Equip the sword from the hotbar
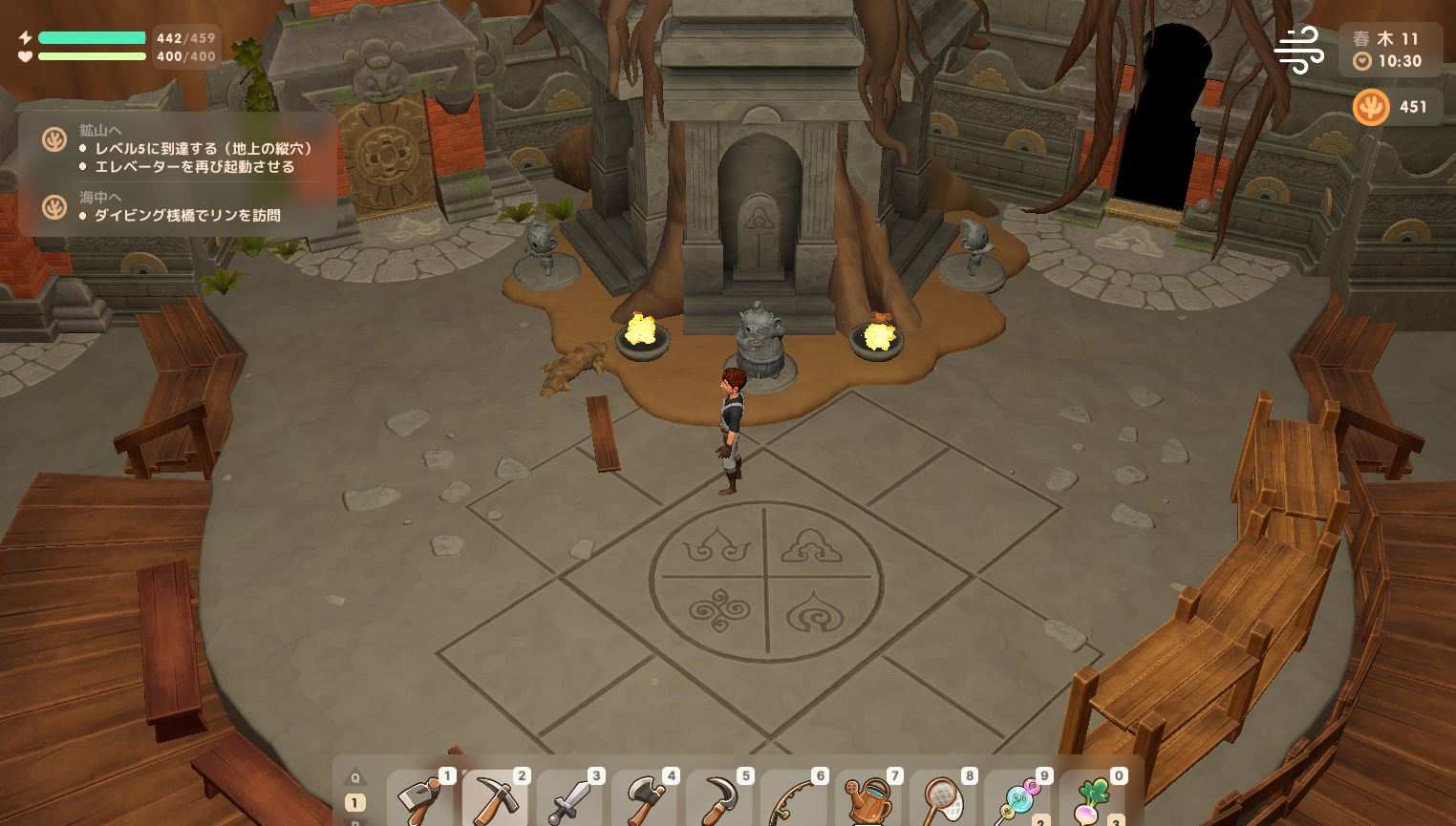 coord(569,799)
